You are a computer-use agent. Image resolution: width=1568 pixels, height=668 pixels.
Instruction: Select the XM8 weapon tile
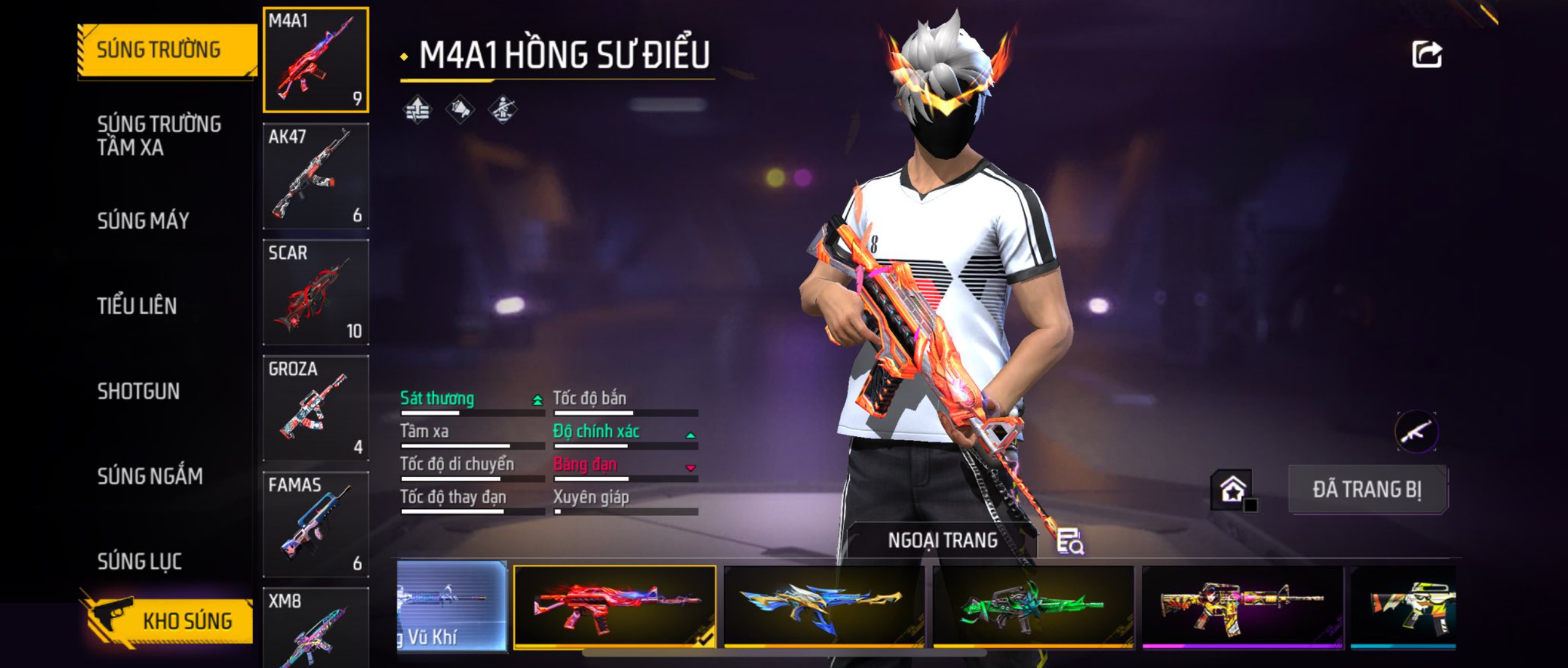[316, 627]
